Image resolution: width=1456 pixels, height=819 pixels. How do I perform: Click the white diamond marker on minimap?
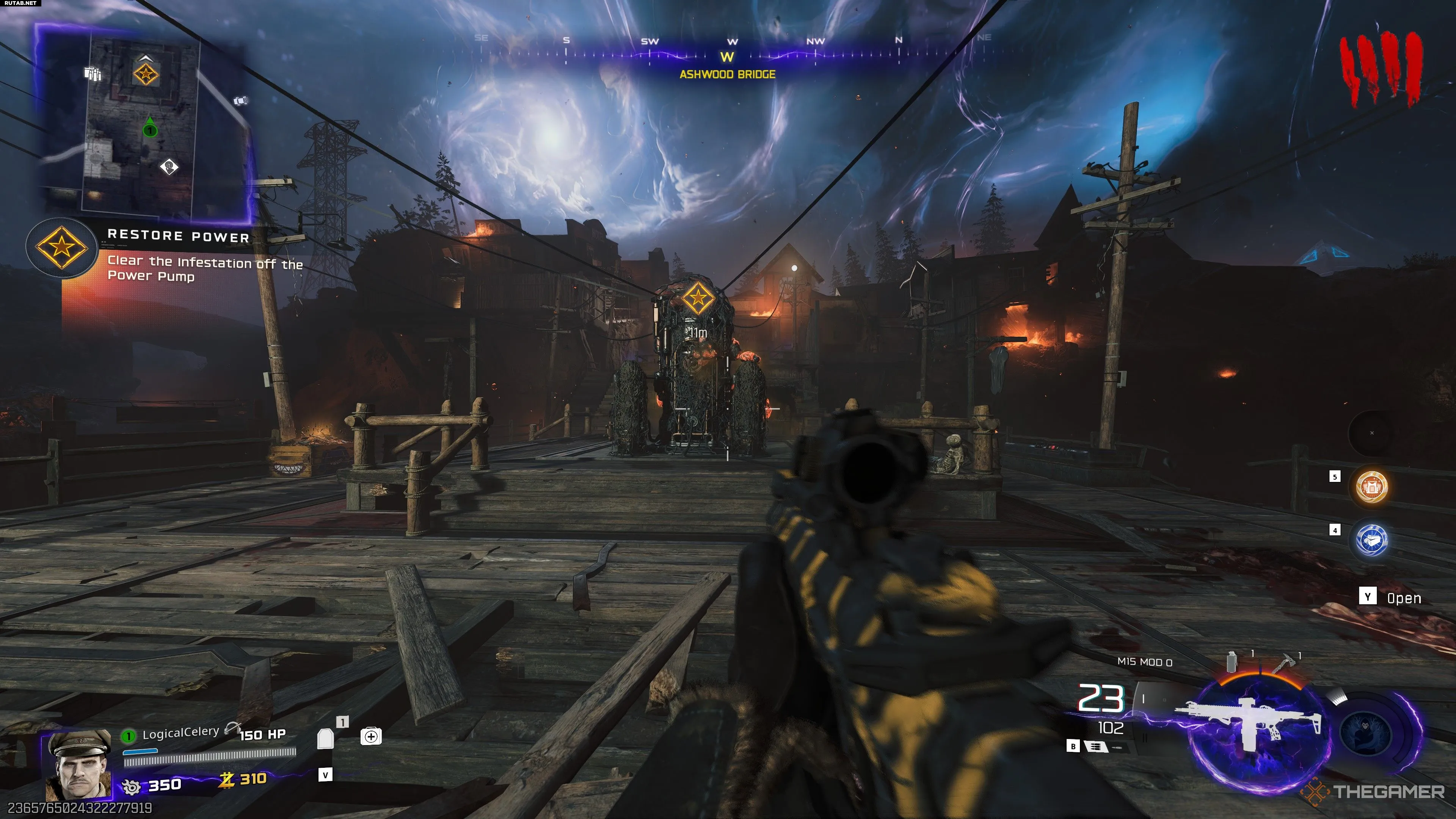coord(169,167)
